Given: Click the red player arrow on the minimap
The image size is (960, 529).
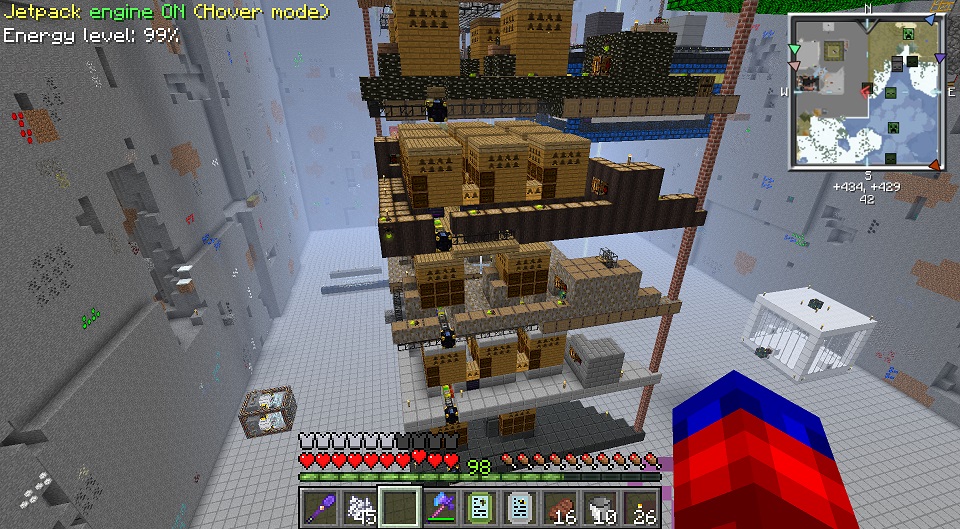Looking at the screenshot, I should pyautogui.click(x=863, y=92).
